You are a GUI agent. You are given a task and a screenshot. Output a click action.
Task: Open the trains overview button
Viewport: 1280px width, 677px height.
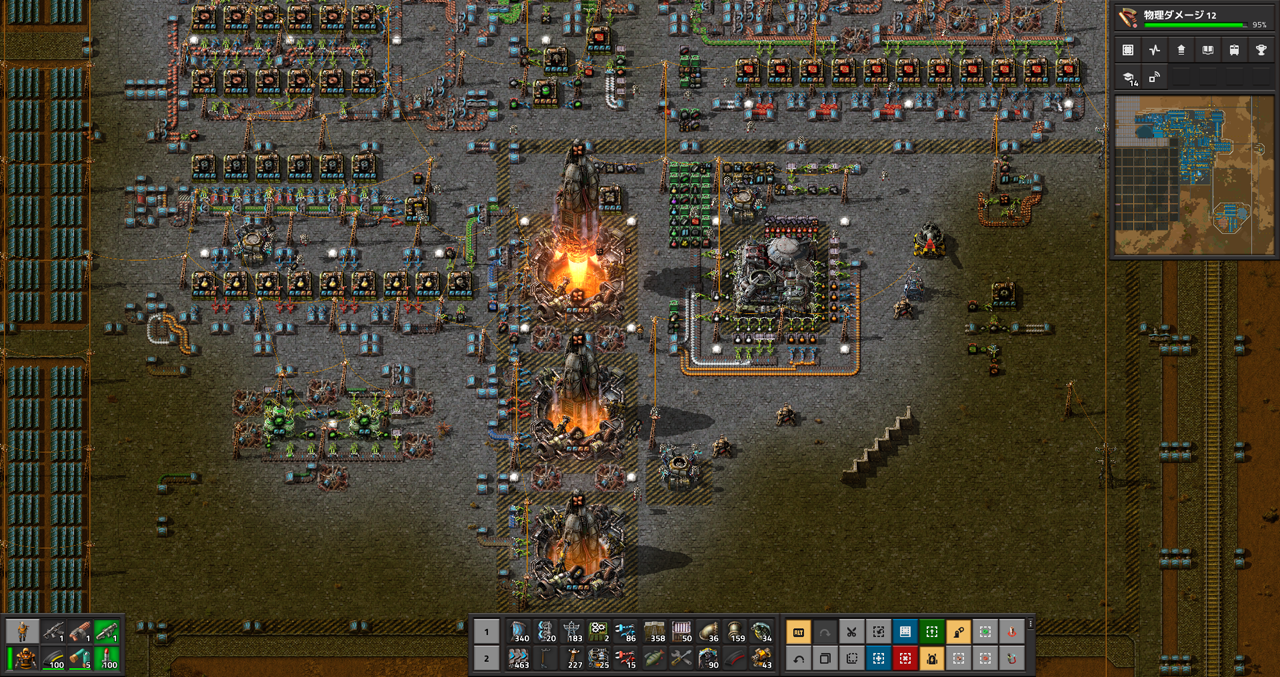click(1232, 49)
